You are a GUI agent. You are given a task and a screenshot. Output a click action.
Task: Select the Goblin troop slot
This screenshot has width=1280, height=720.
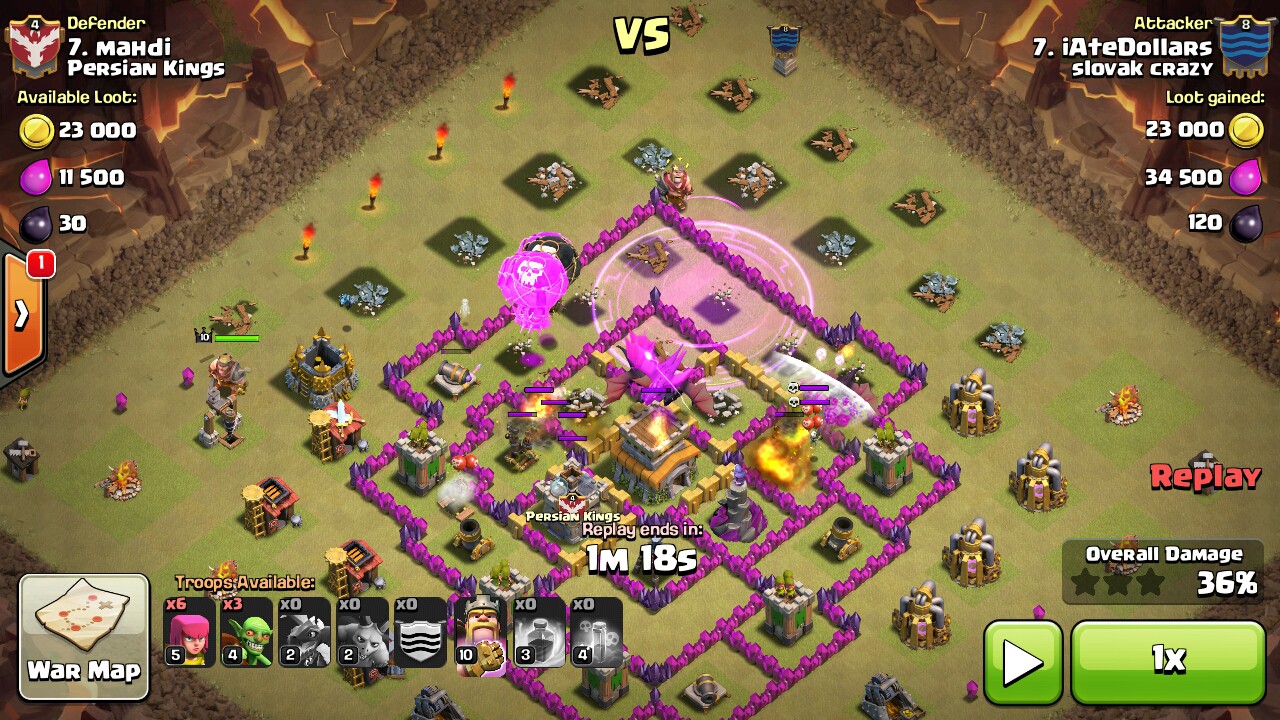[247, 633]
